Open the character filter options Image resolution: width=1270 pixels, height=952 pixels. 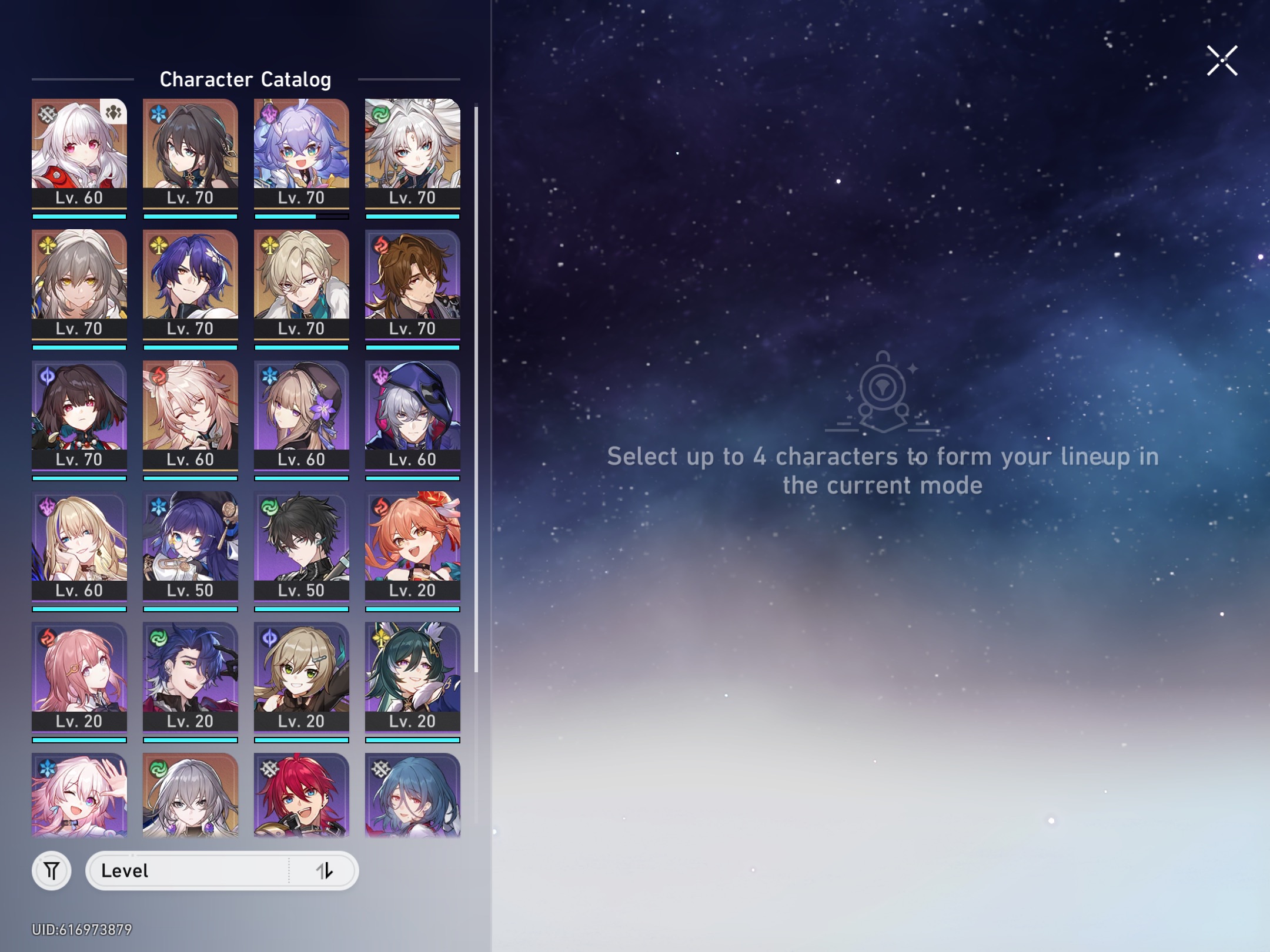coord(51,871)
